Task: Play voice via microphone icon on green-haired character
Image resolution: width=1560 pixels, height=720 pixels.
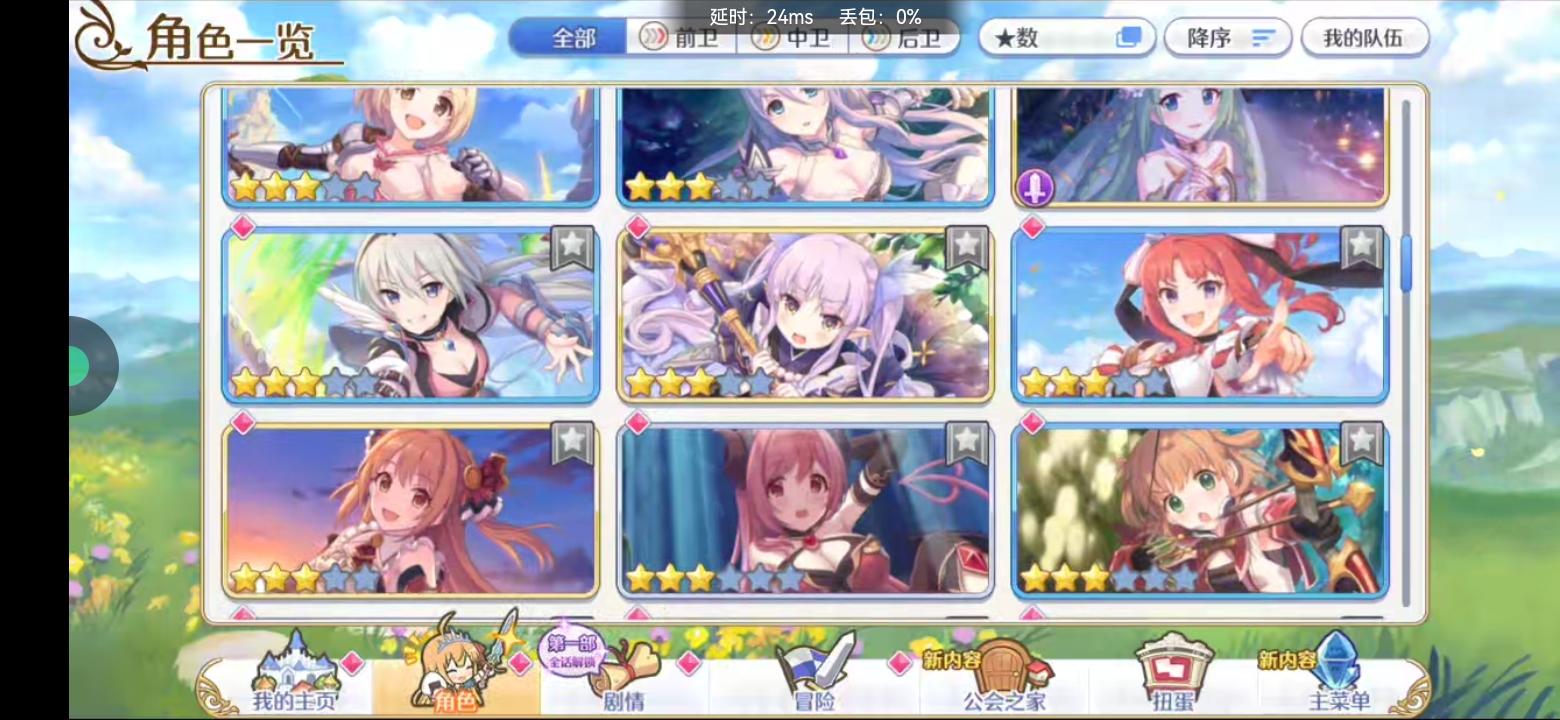Action: tap(1035, 188)
